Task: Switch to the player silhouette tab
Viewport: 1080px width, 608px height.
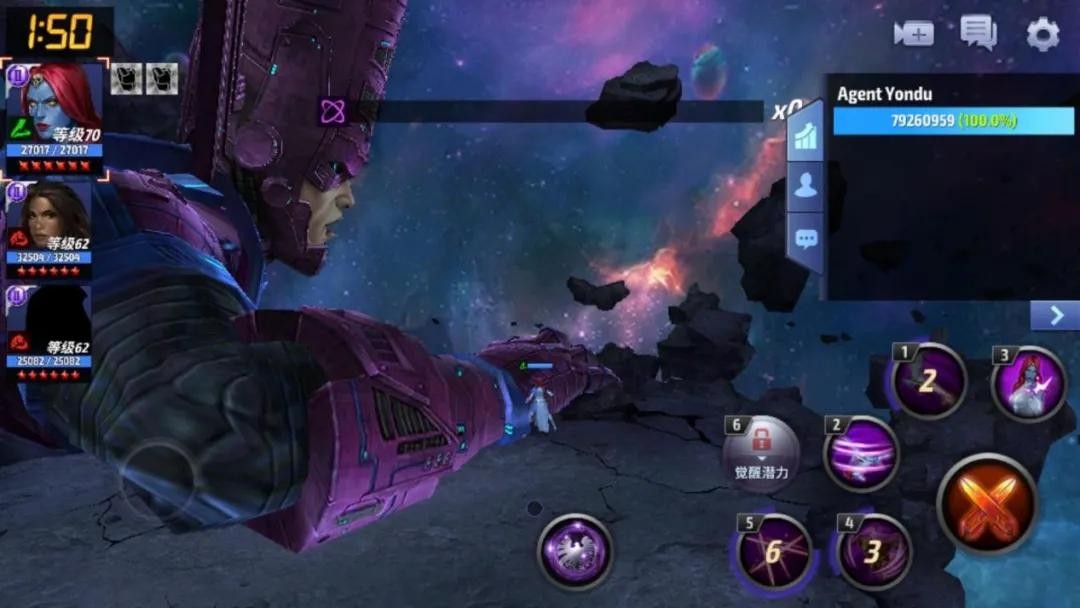Action: (806, 186)
